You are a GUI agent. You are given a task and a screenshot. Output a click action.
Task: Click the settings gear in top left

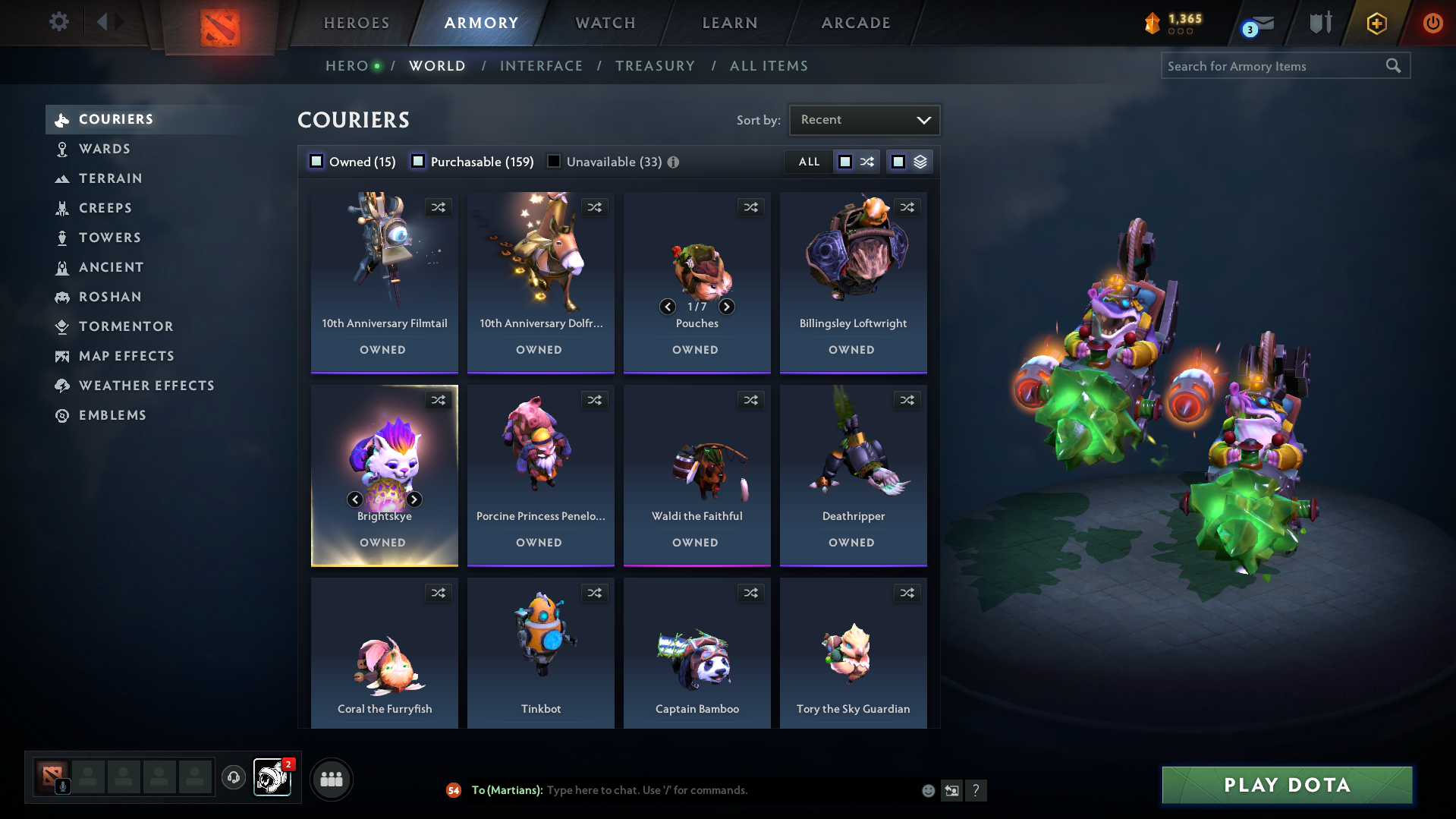(58, 22)
